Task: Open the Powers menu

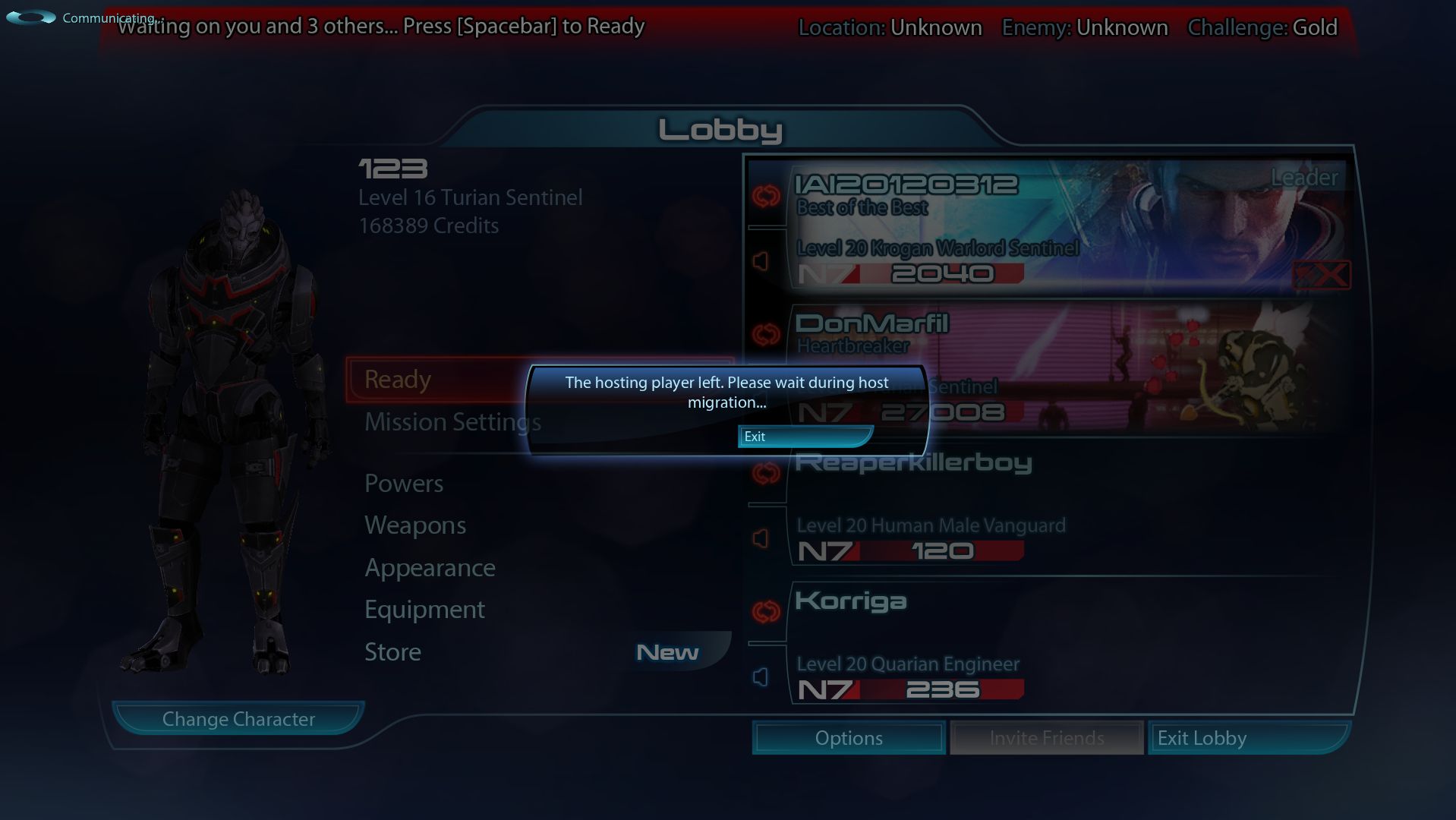Action: (403, 483)
